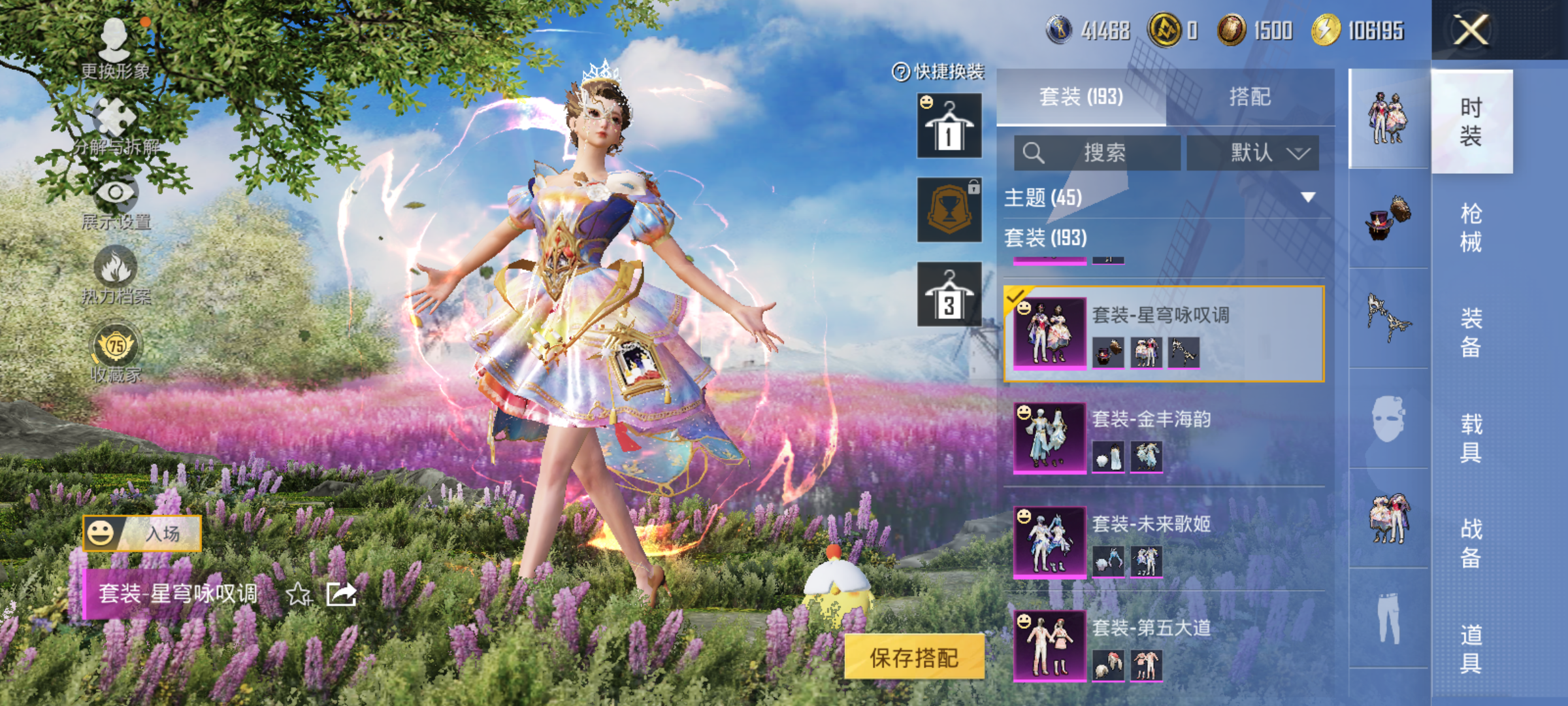
Task: Save the outfit with 保存搭配
Action: pos(914,658)
